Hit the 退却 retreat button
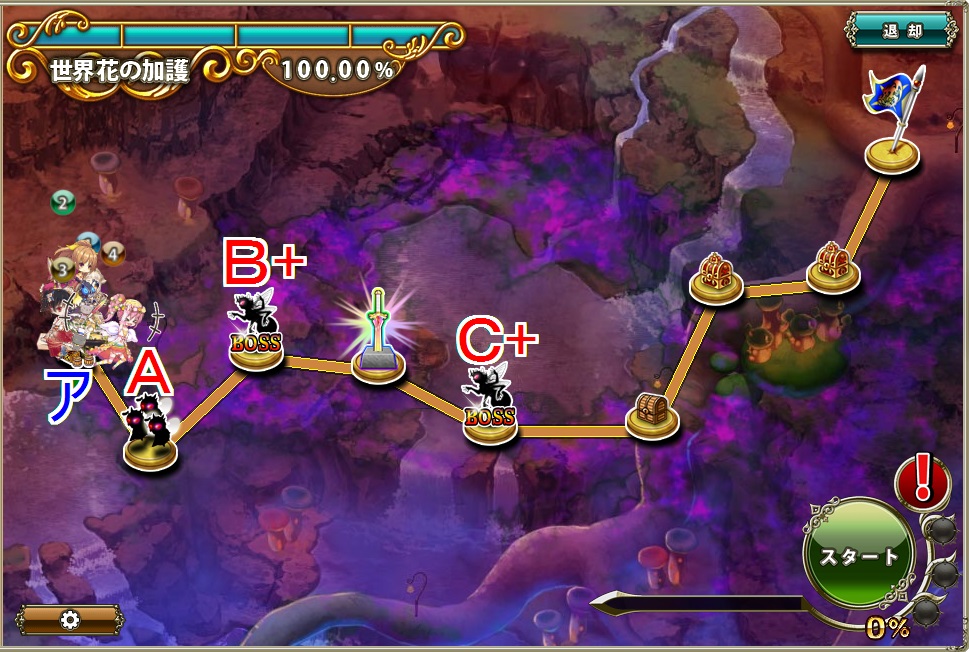Image resolution: width=969 pixels, height=652 pixels. point(900,29)
